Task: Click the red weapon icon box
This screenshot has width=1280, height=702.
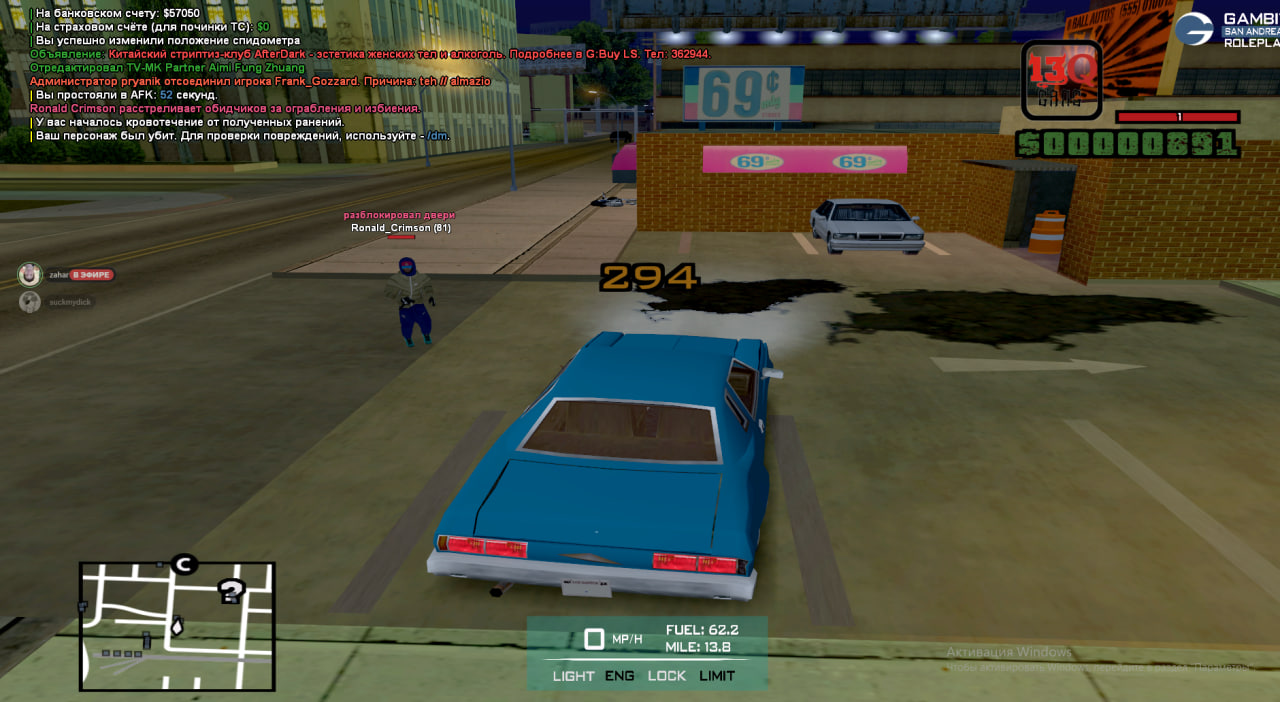Action: (1062, 80)
